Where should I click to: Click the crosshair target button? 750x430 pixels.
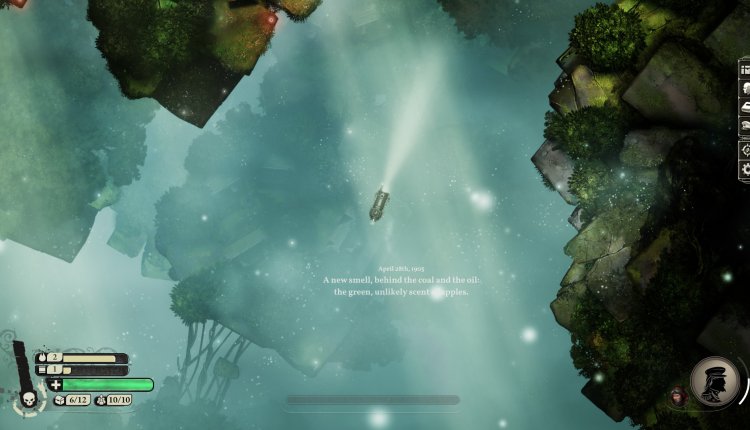pos(745,148)
